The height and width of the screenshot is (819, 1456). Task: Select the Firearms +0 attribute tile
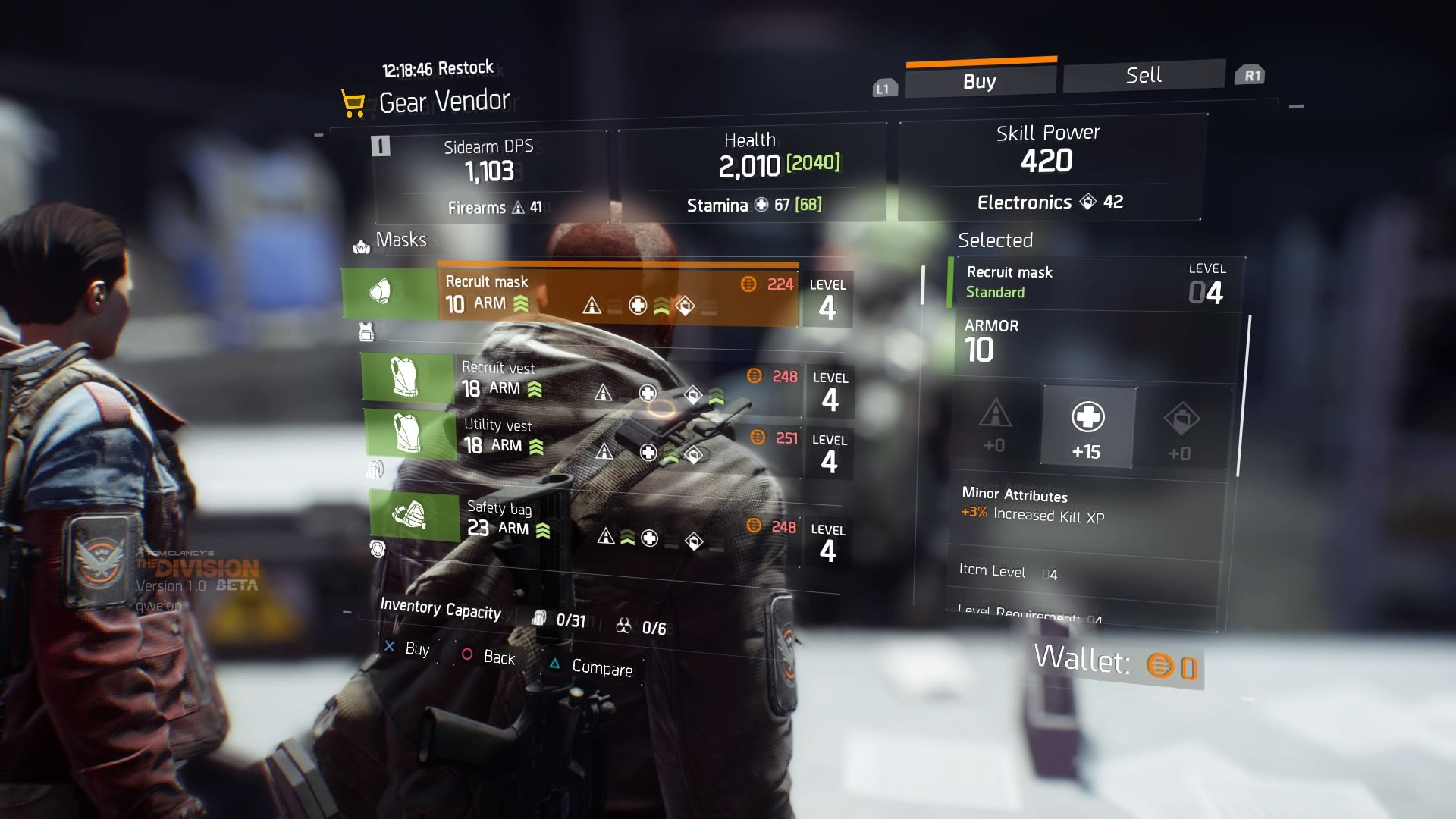[x=995, y=425]
